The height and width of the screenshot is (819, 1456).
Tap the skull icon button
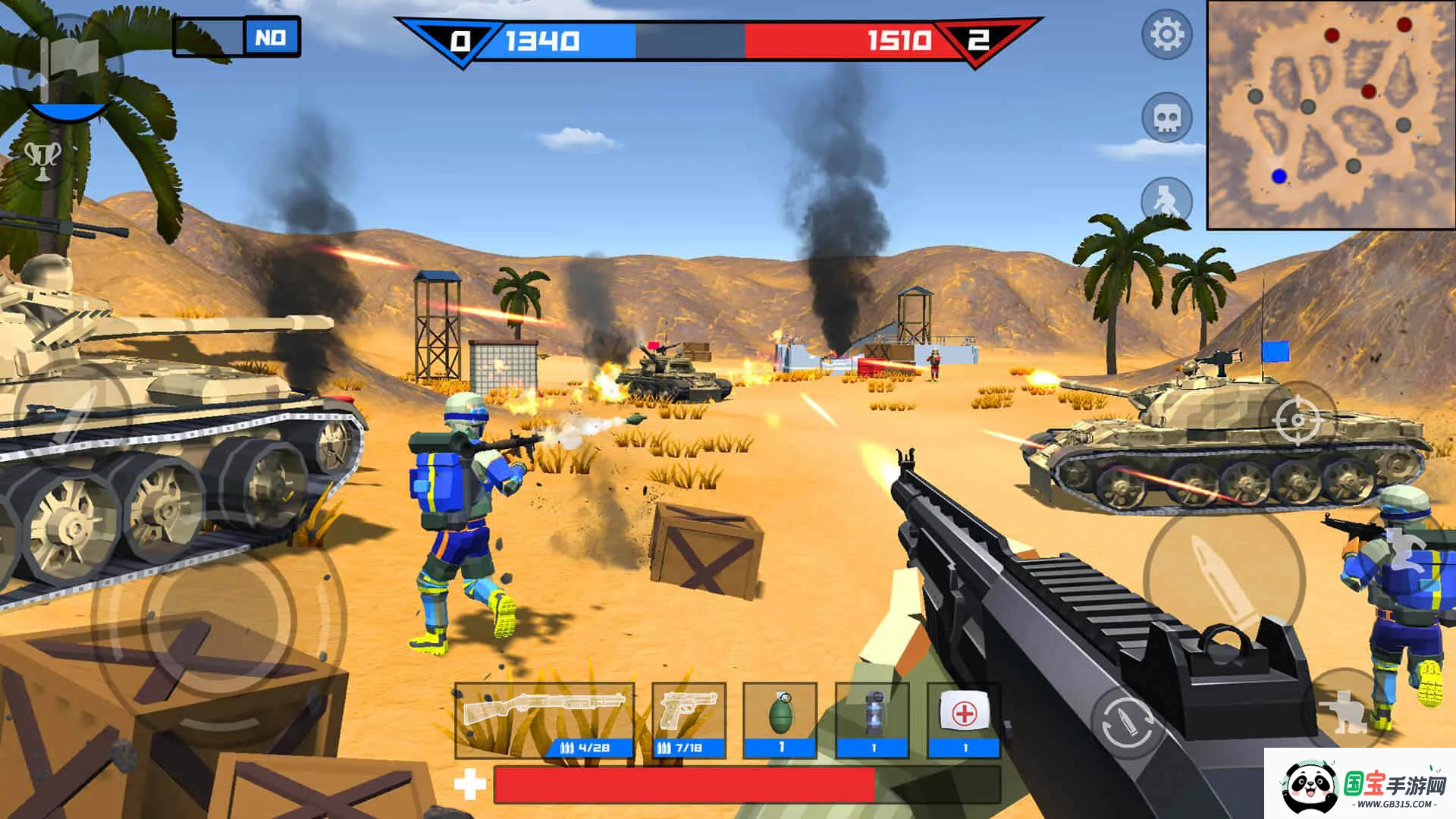[1166, 118]
